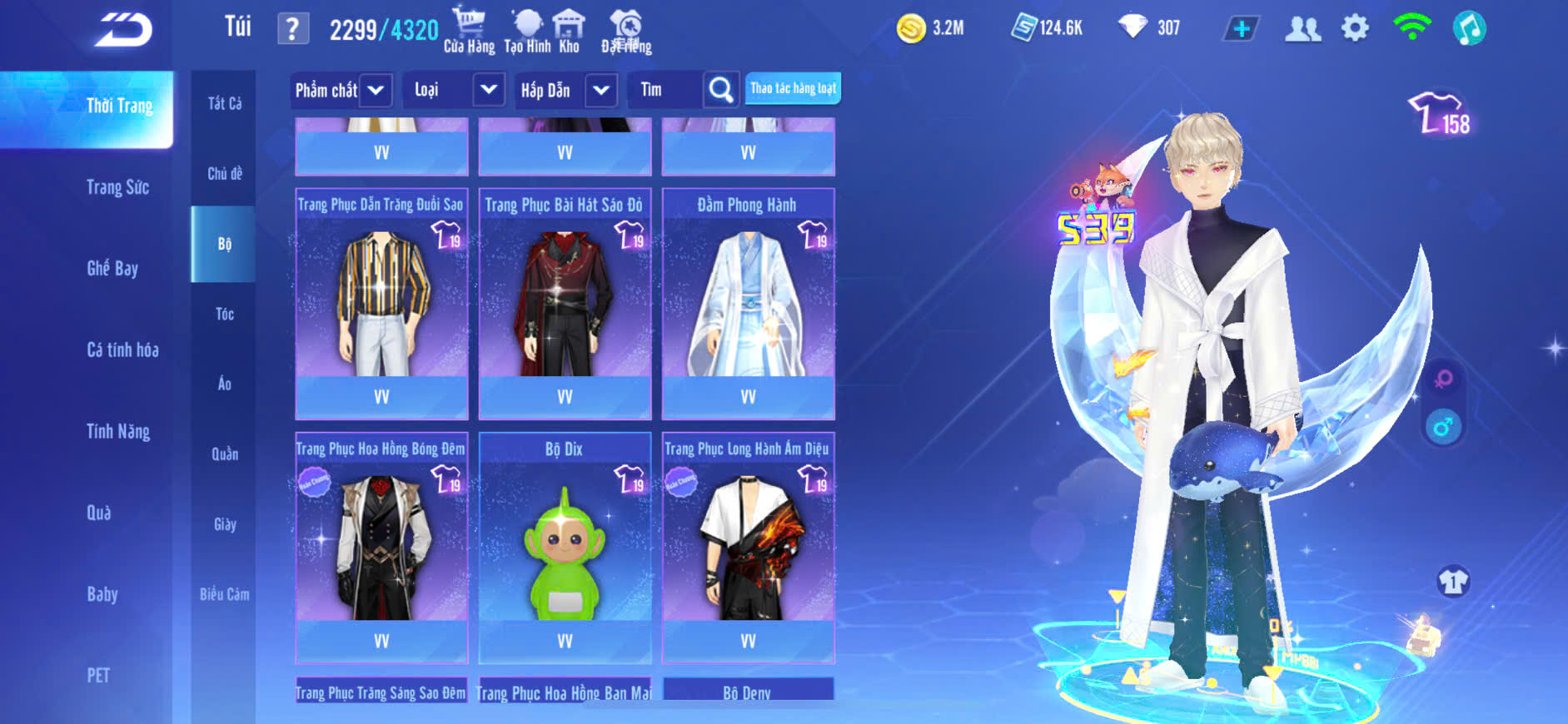This screenshot has height=724, width=1568.
Task: Open the Kho storage
Action: click(x=569, y=30)
